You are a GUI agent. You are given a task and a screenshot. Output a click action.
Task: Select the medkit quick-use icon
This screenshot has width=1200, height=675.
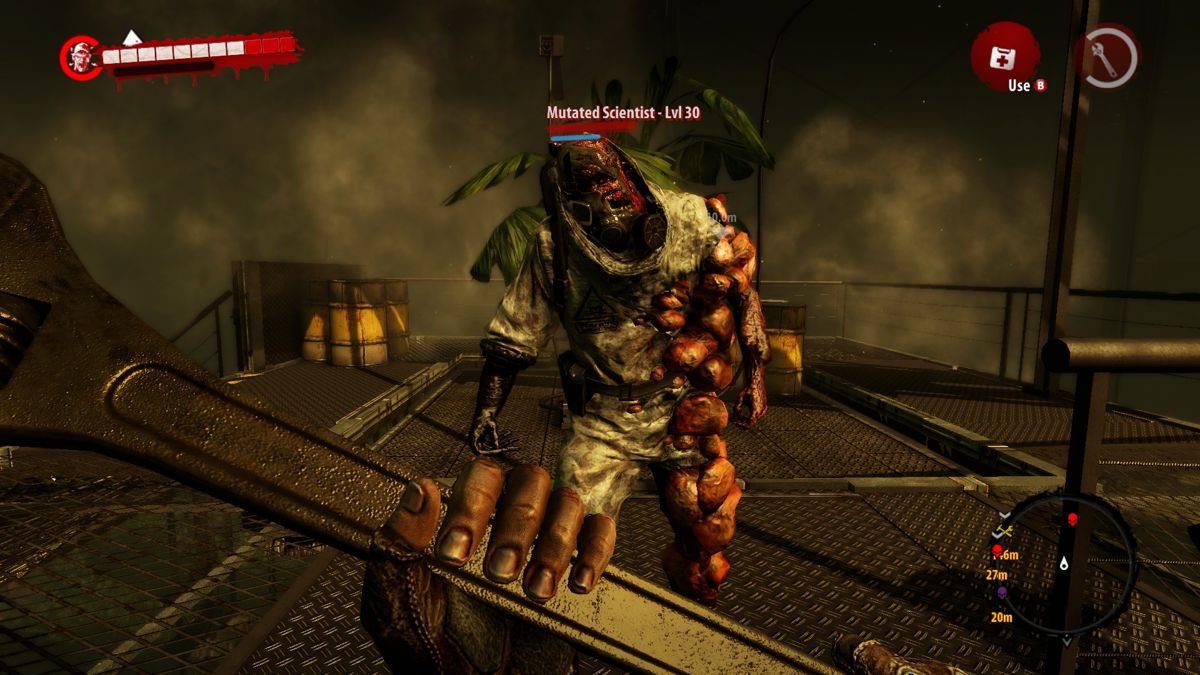[x=1002, y=56]
